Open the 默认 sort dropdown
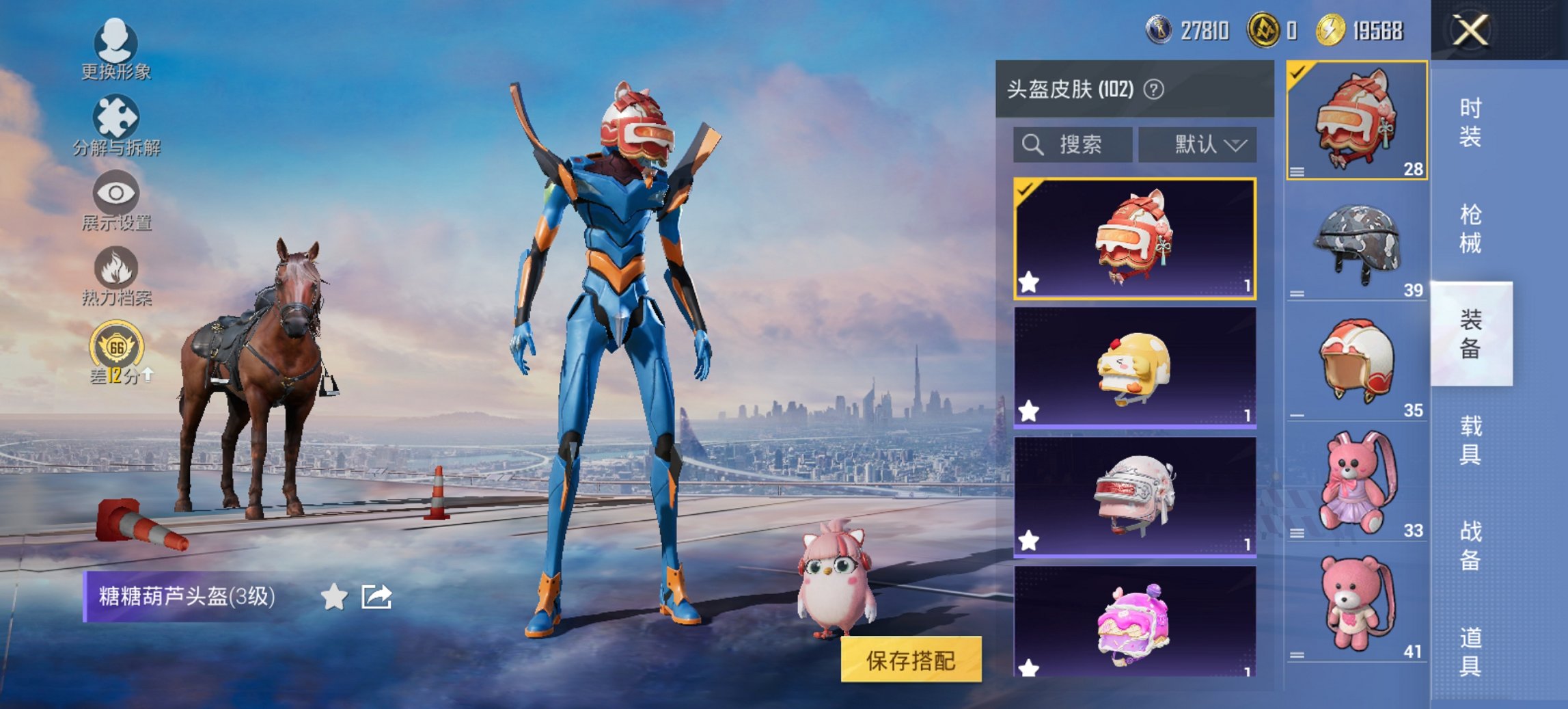This screenshot has height=709, width=1568. tap(1198, 144)
